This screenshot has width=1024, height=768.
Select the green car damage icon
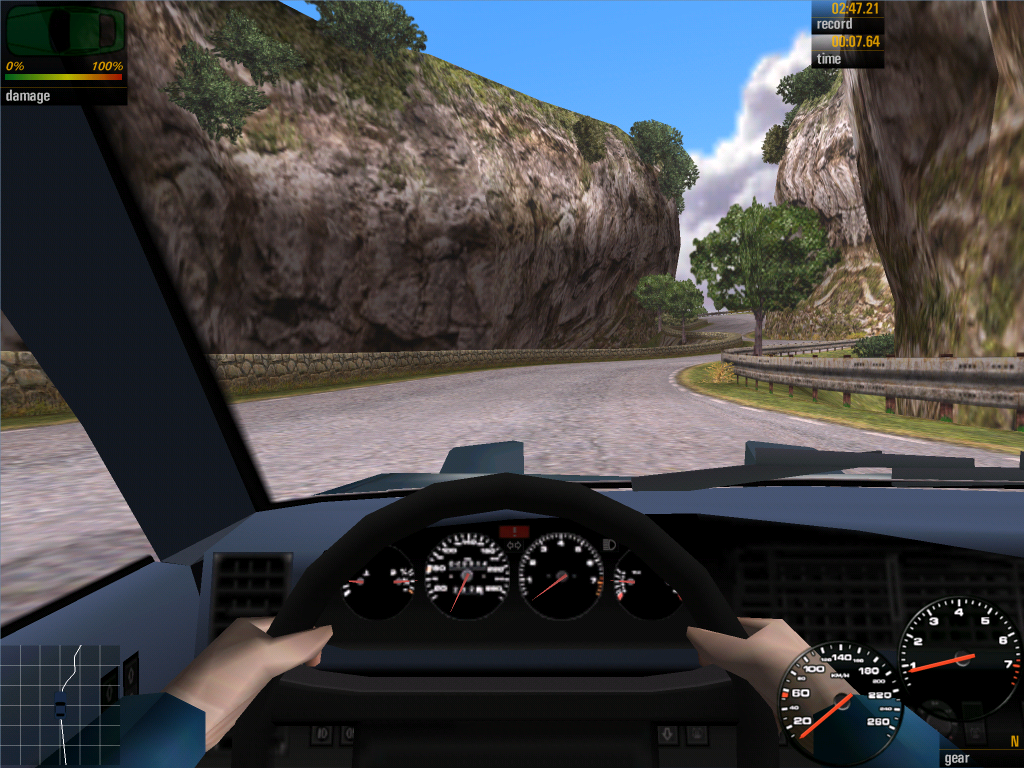[x=65, y=32]
